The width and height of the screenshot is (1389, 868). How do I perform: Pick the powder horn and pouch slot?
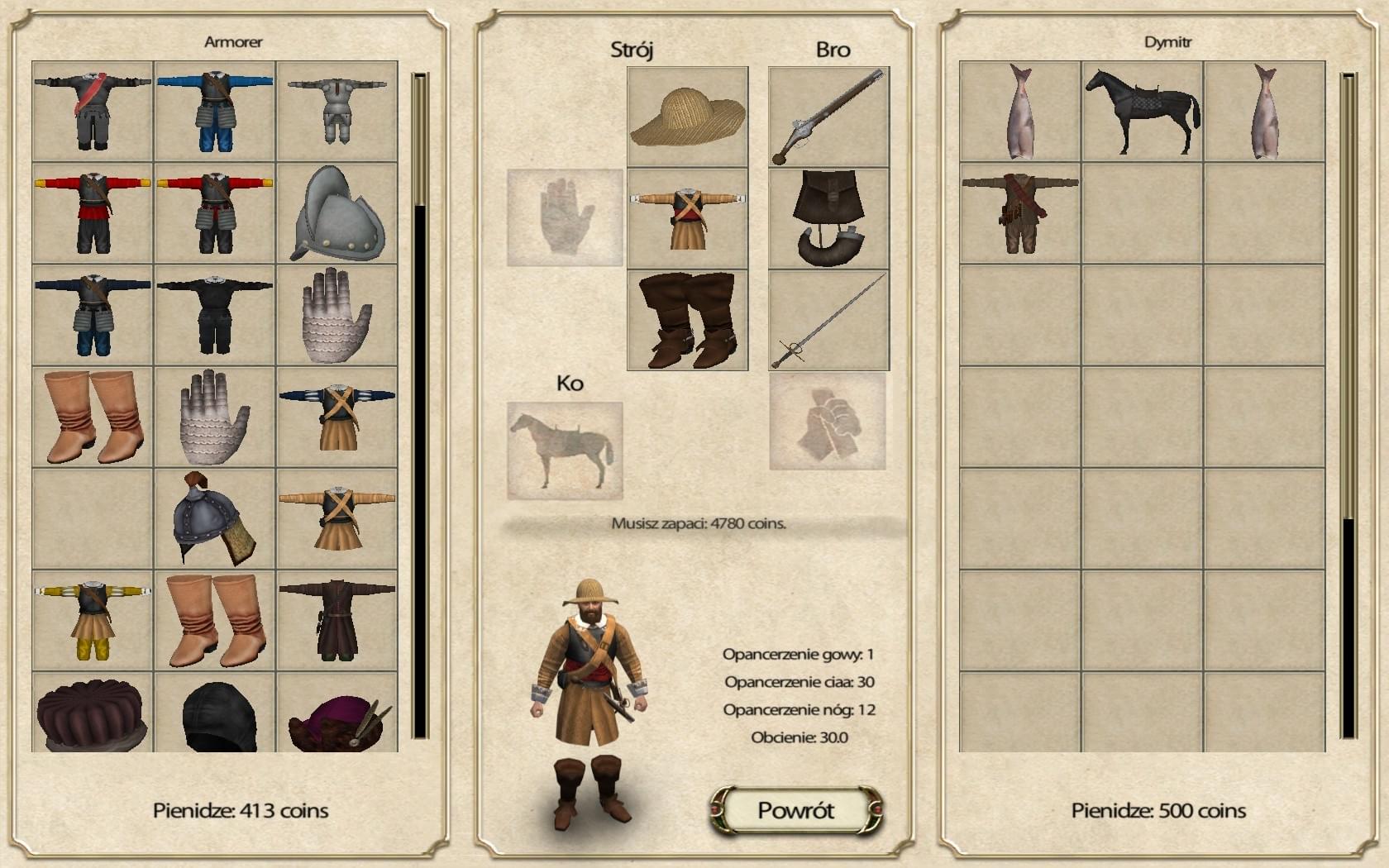[828, 218]
